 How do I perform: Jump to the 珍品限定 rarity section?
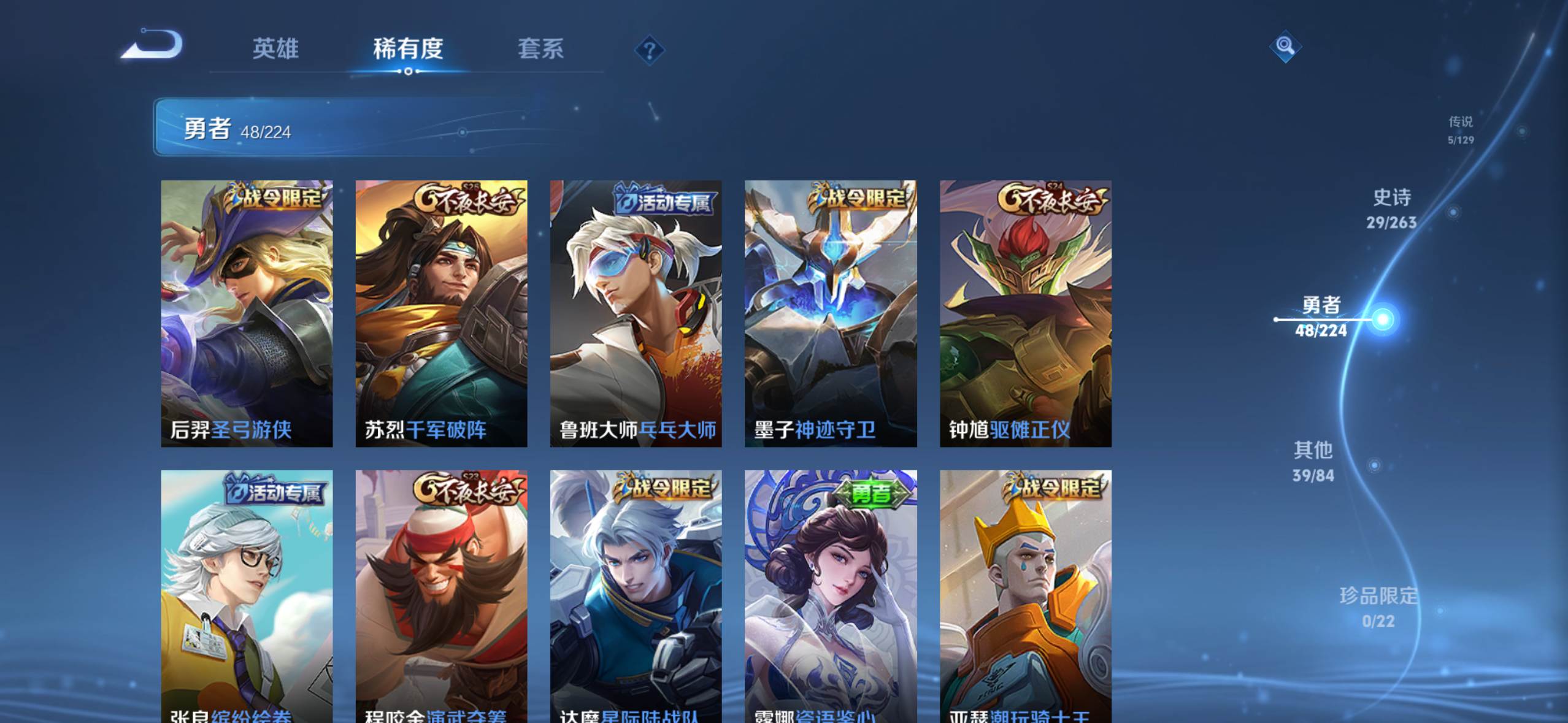tap(1378, 606)
